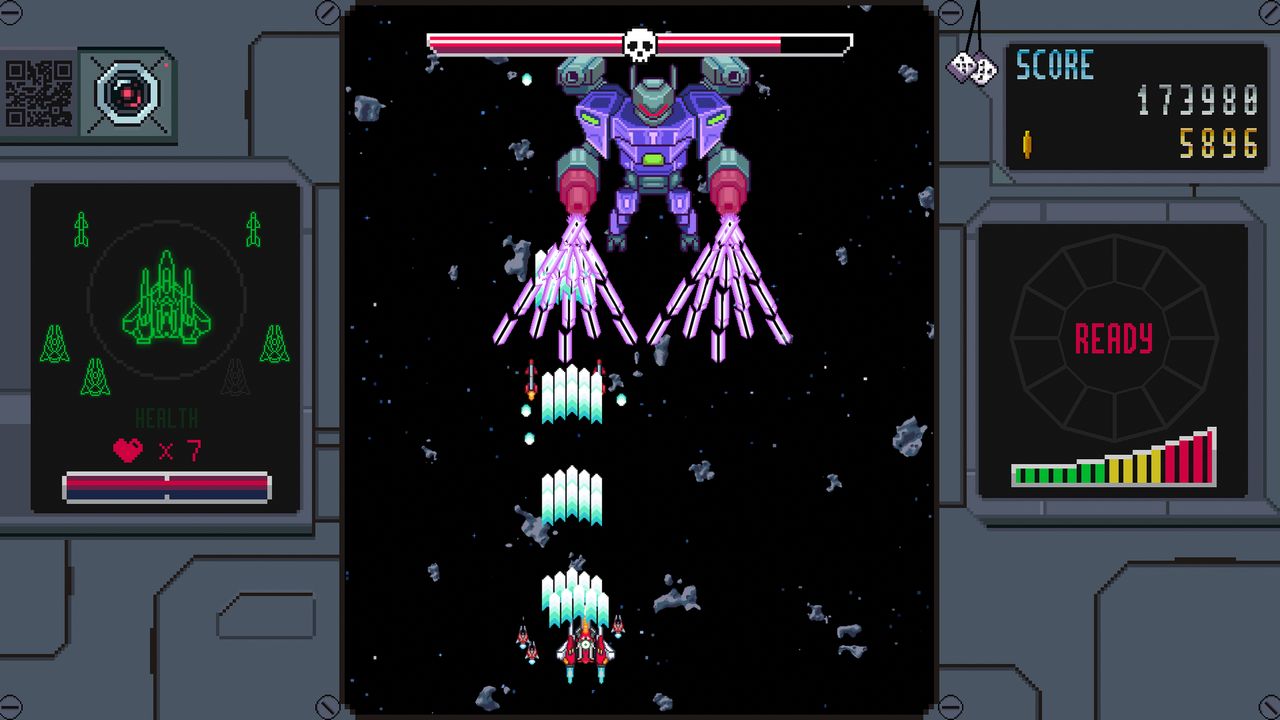Click the READY indicator on the right panel
The height and width of the screenshot is (720, 1280).
click(1114, 340)
